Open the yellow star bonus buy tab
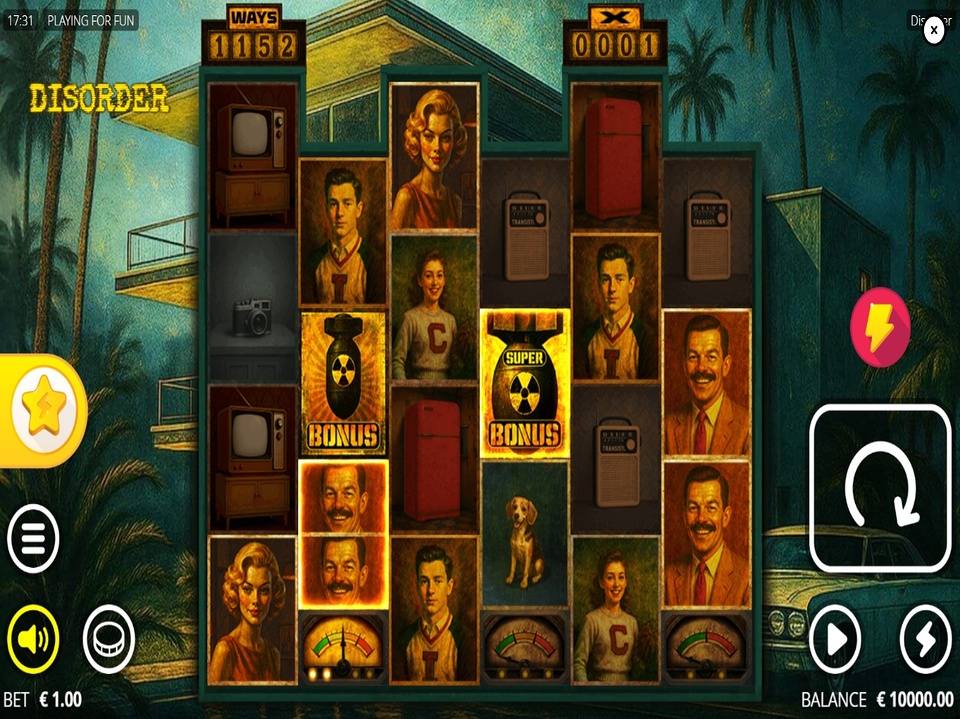This screenshot has height=719, width=960. [42, 410]
